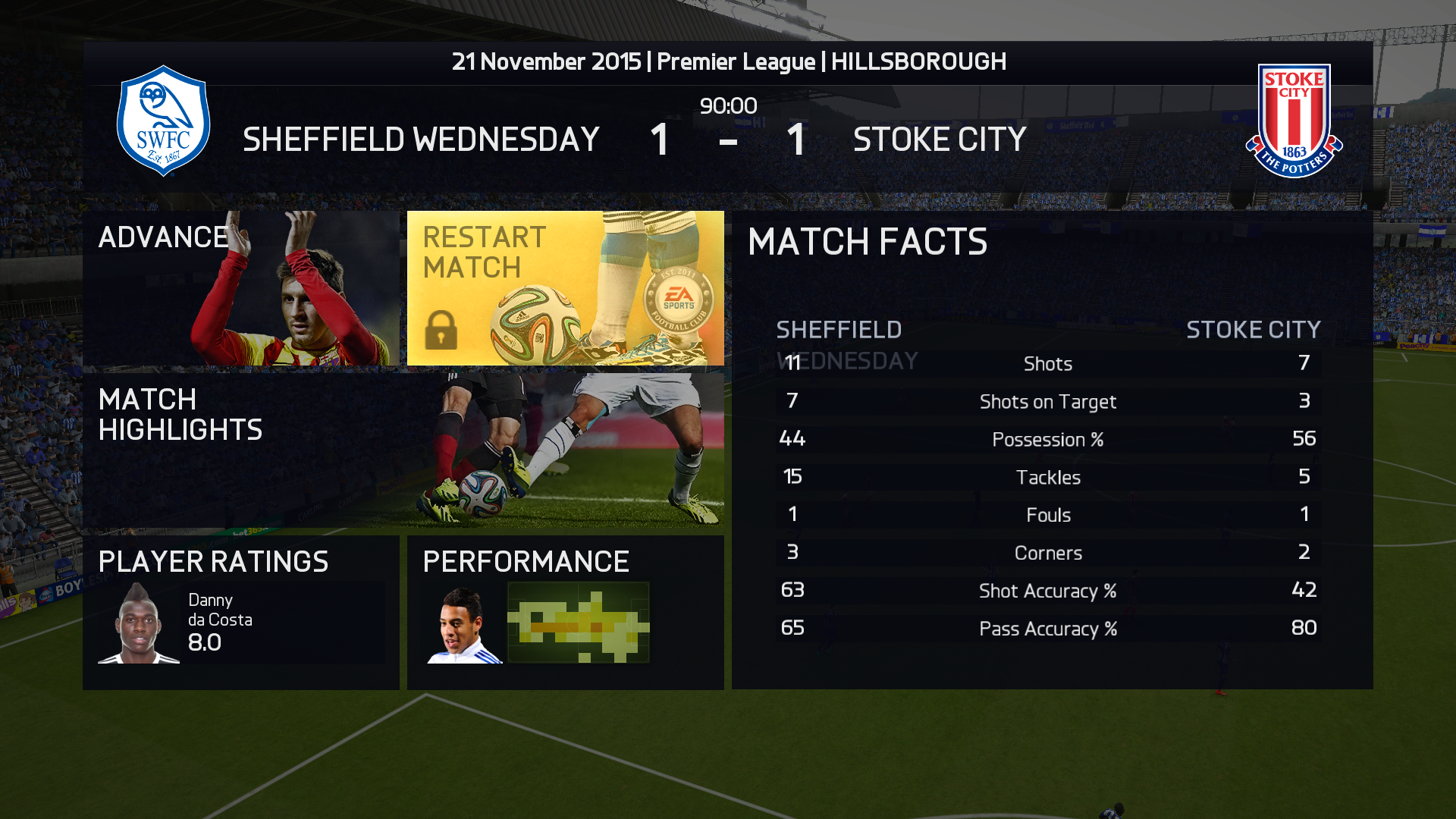Open Match Highlights
The height and width of the screenshot is (819, 1456).
click(x=403, y=450)
